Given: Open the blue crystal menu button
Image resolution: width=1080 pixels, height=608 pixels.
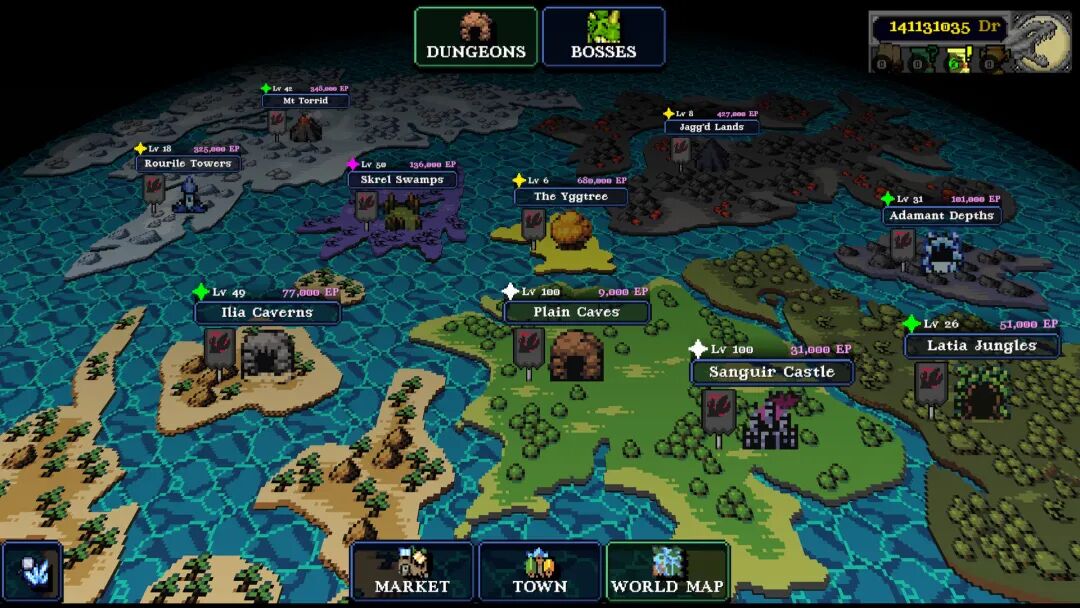Looking at the screenshot, I should point(31,572).
